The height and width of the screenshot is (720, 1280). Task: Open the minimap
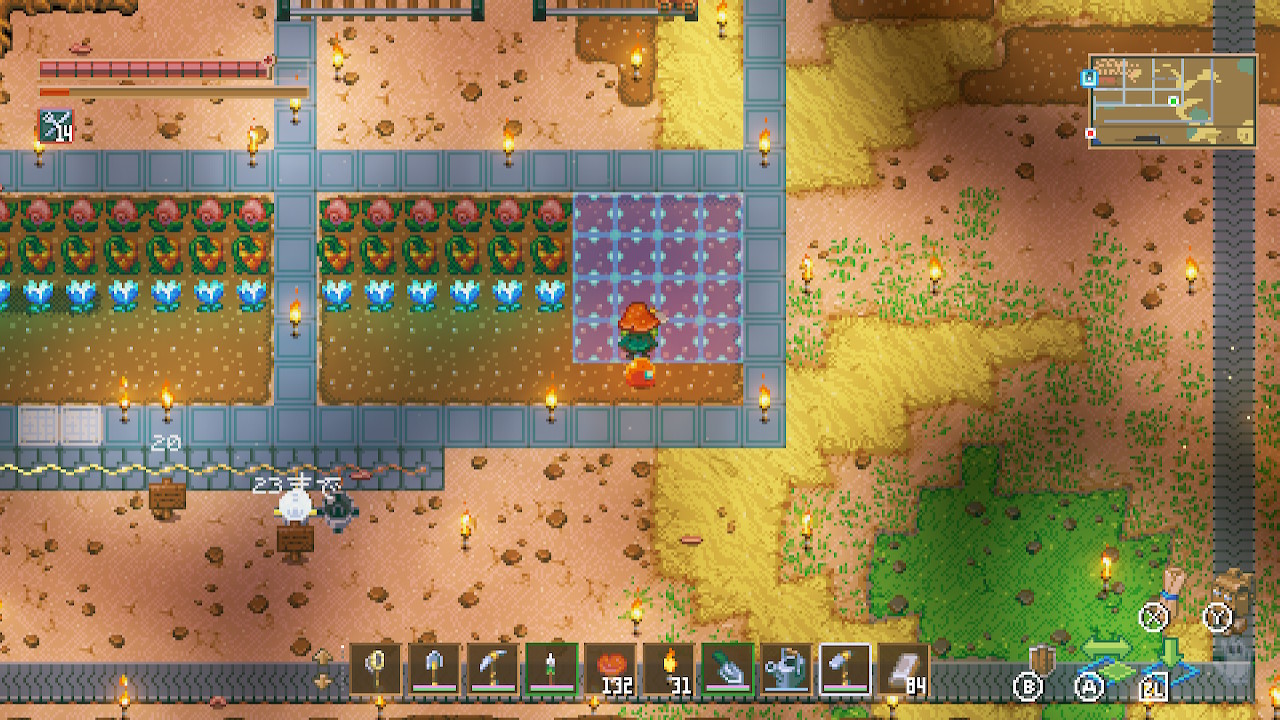(1172, 101)
